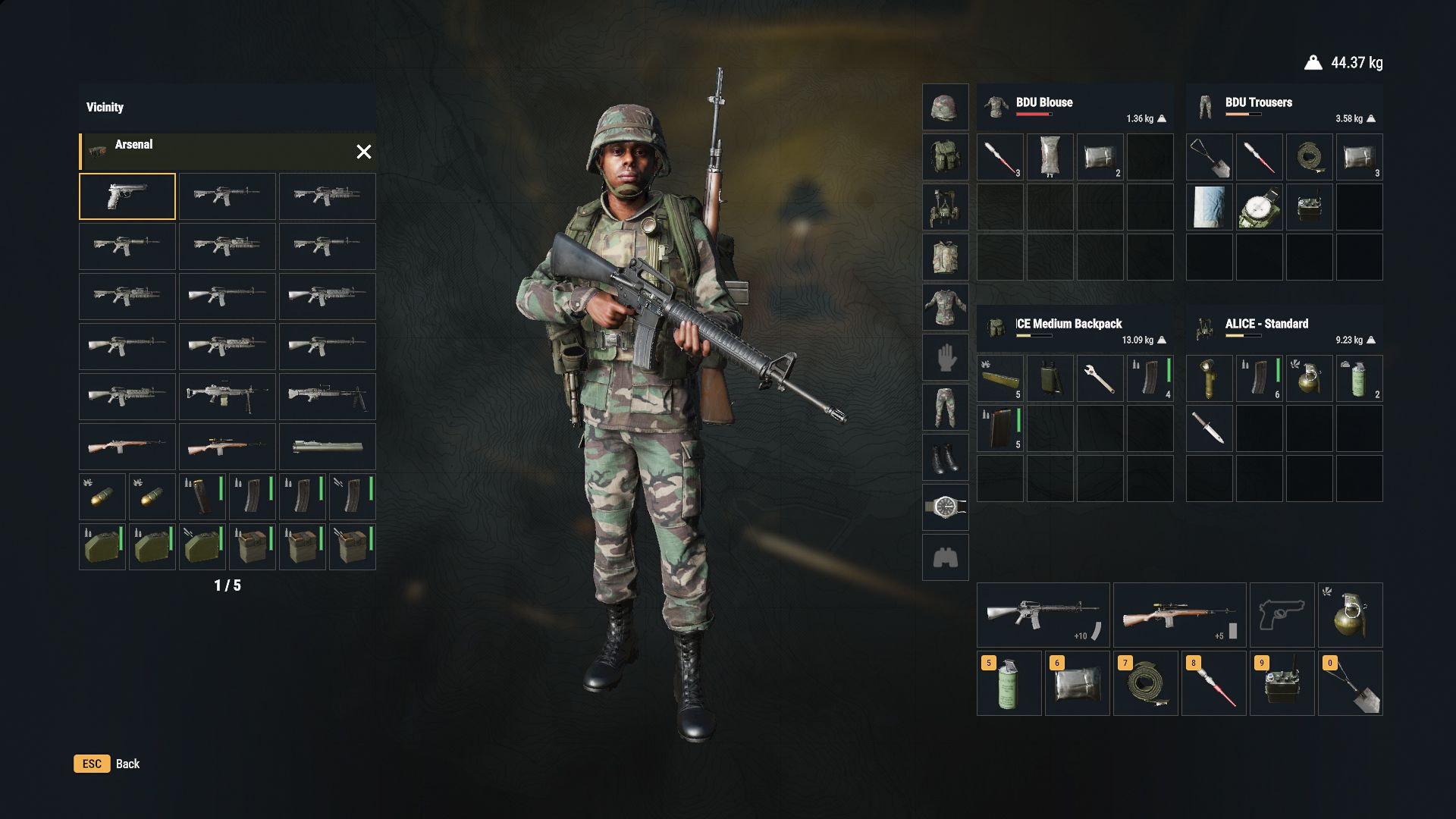Image resolution: width=1456 pixels, height=819 pixels.
Task: Select the gloves equipment slot
Action: tap(945, 357)
